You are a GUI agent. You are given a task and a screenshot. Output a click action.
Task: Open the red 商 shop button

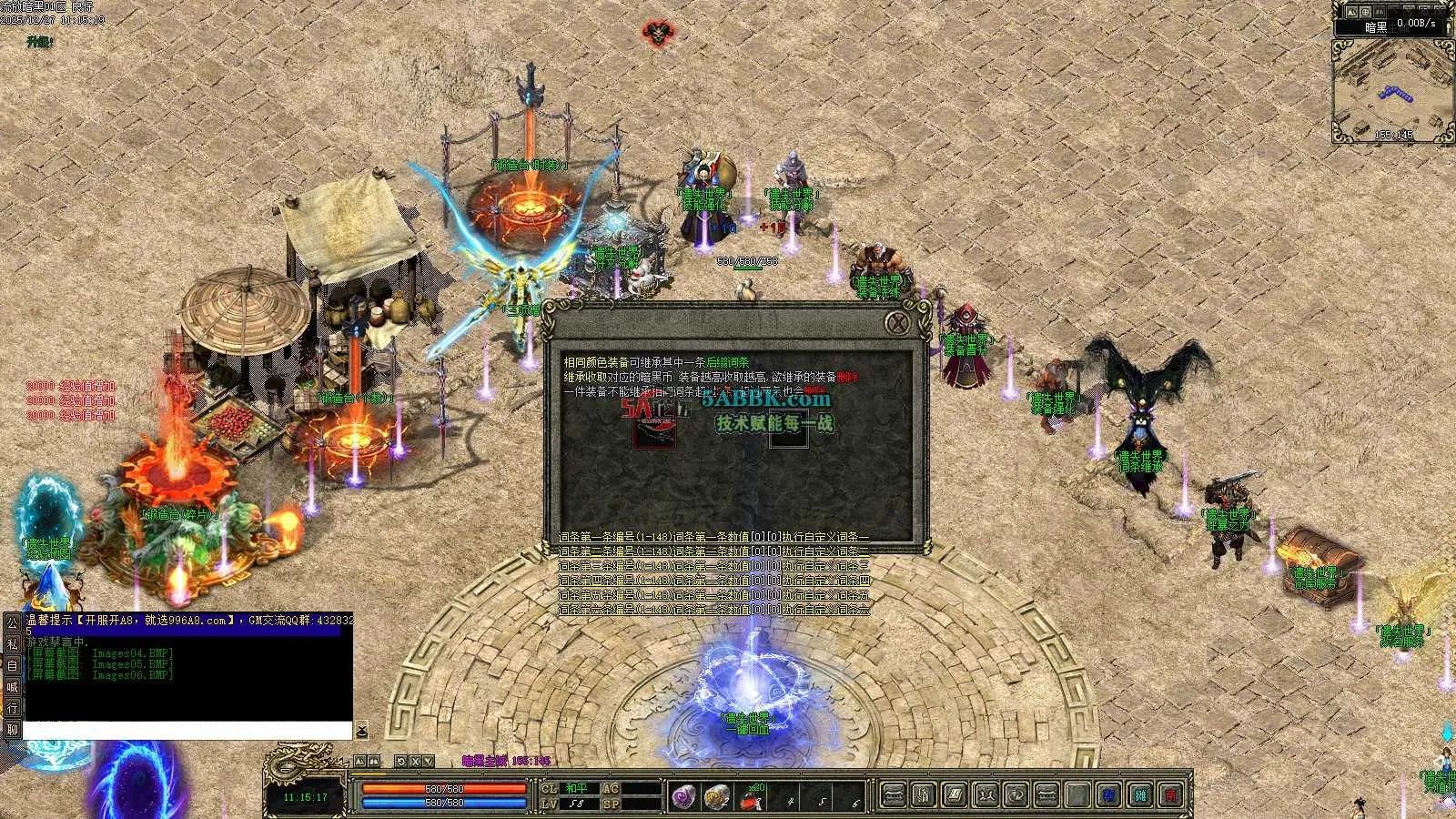[x=1172, y=795]
